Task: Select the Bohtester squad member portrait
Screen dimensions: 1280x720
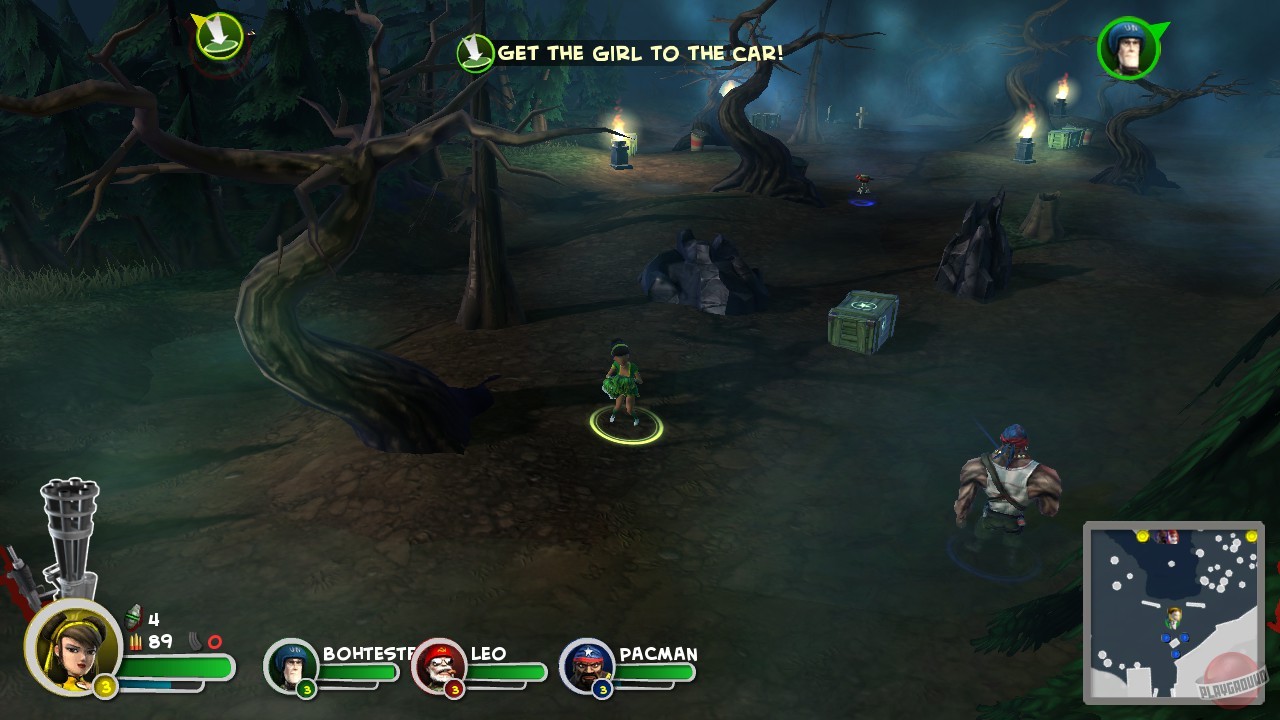Action: click(291, 664)
